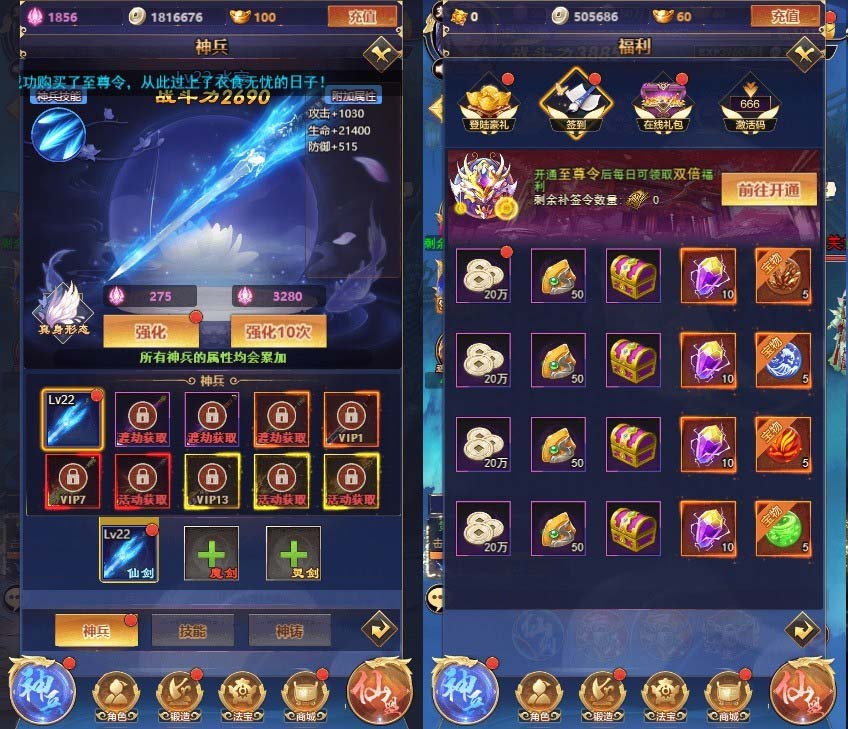This screenshot has width=848, height=729.
Task: Click the 前往开通 button
Action: (776, 189)
